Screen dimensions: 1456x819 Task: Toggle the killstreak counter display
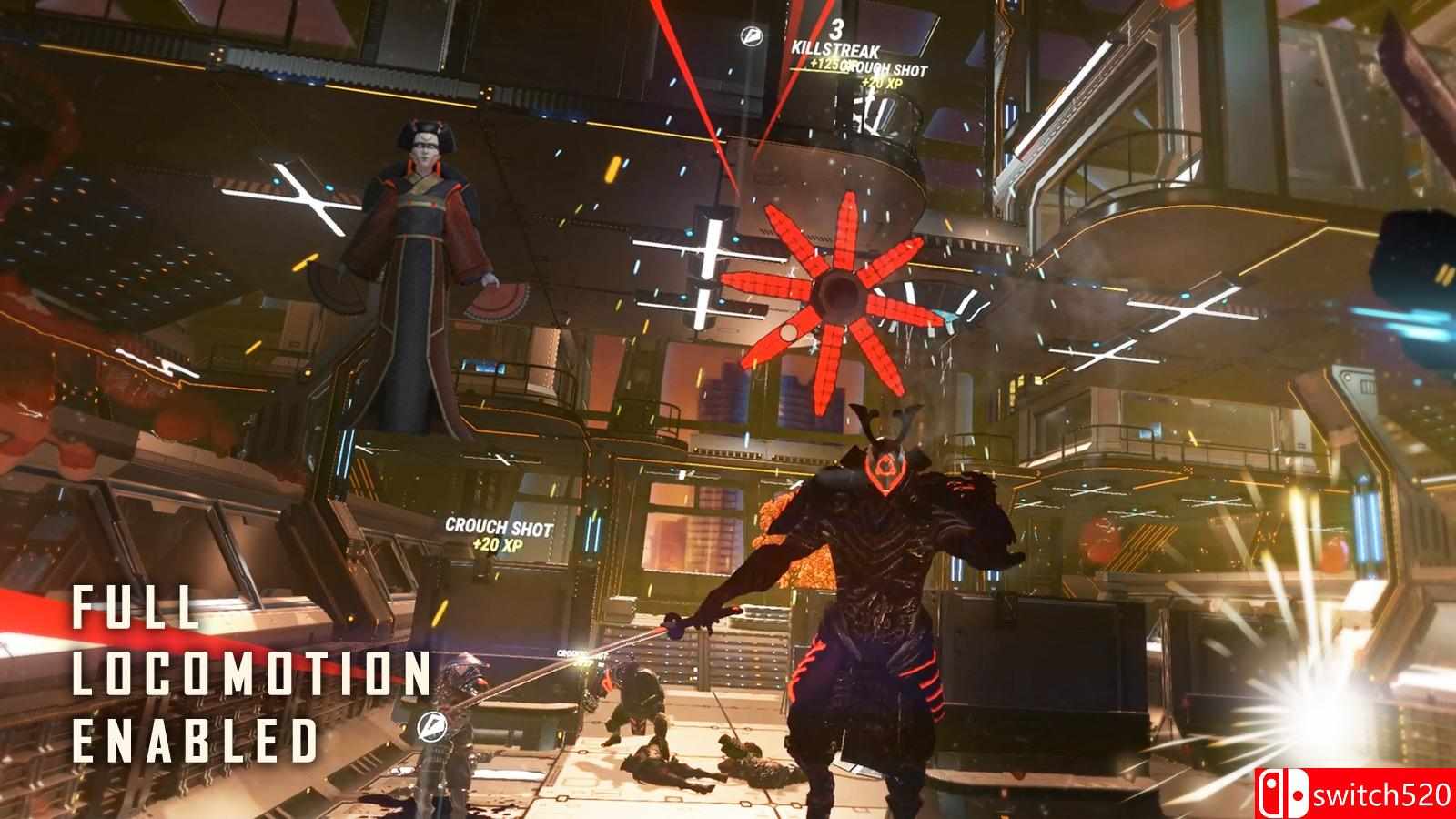click(x=837, y=29)
